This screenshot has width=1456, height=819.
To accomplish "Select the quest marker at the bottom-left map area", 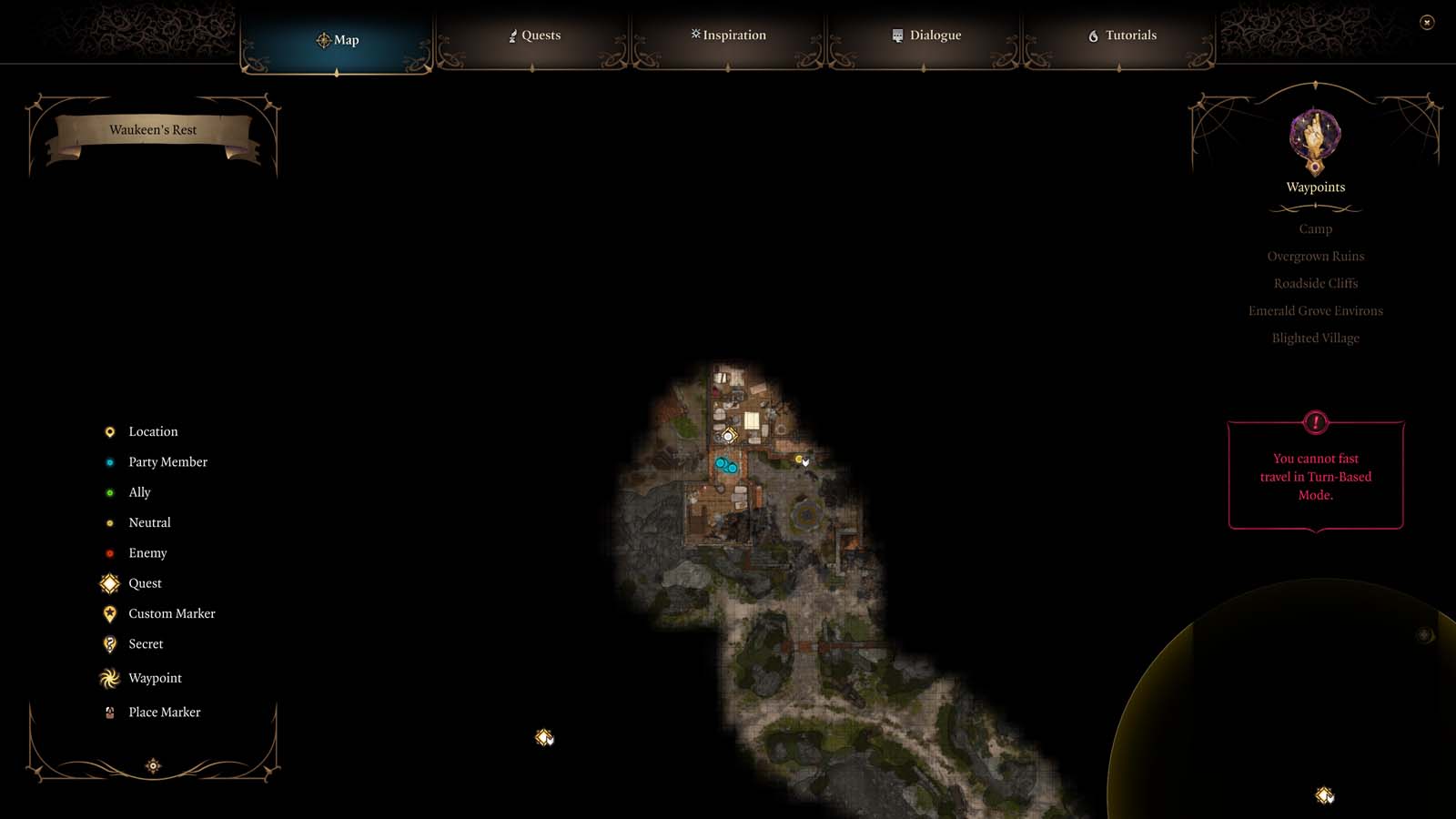I will (545, 739).
